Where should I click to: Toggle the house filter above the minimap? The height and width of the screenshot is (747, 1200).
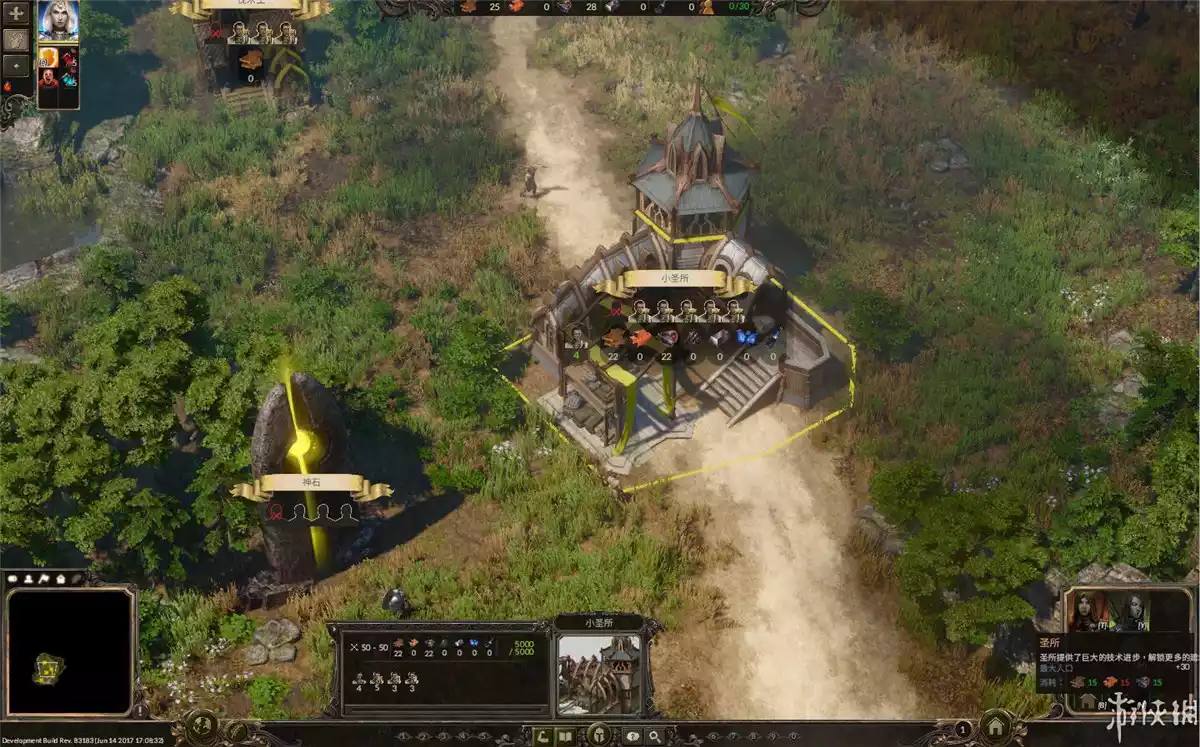pos(62,578)
